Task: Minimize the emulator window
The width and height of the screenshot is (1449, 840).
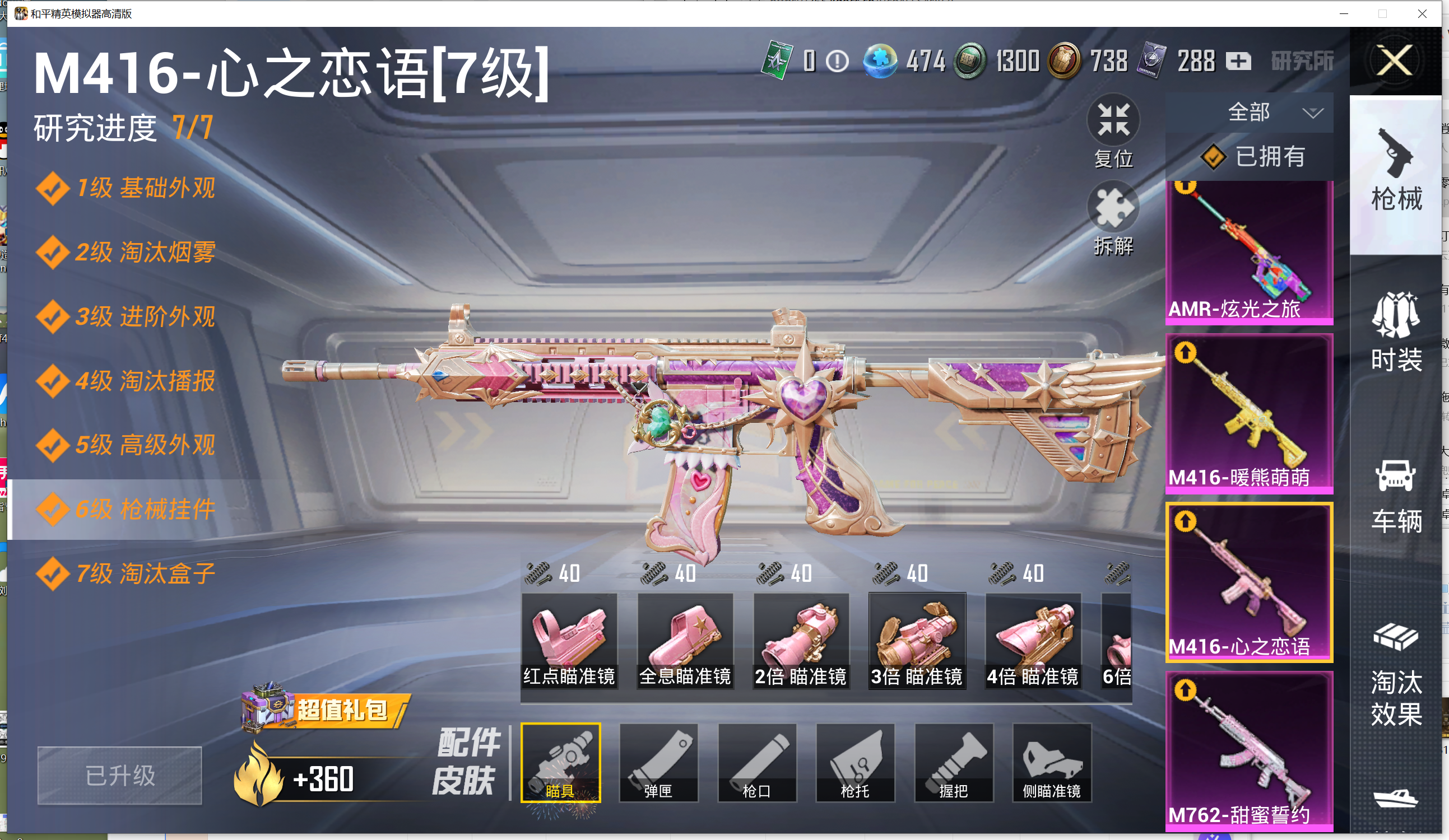Action: tap(1344, 14)
